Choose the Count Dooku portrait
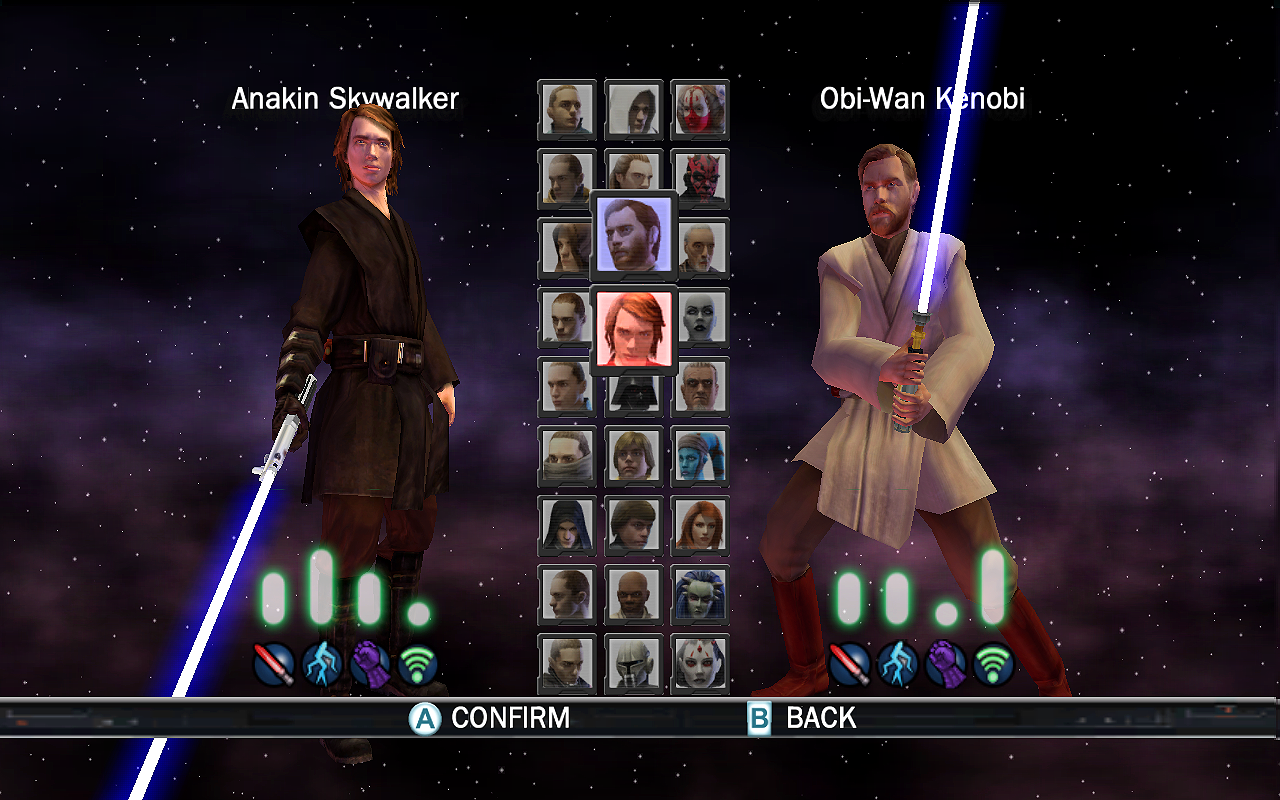This screenshot has height=800, width=1280. coord(702,248)
